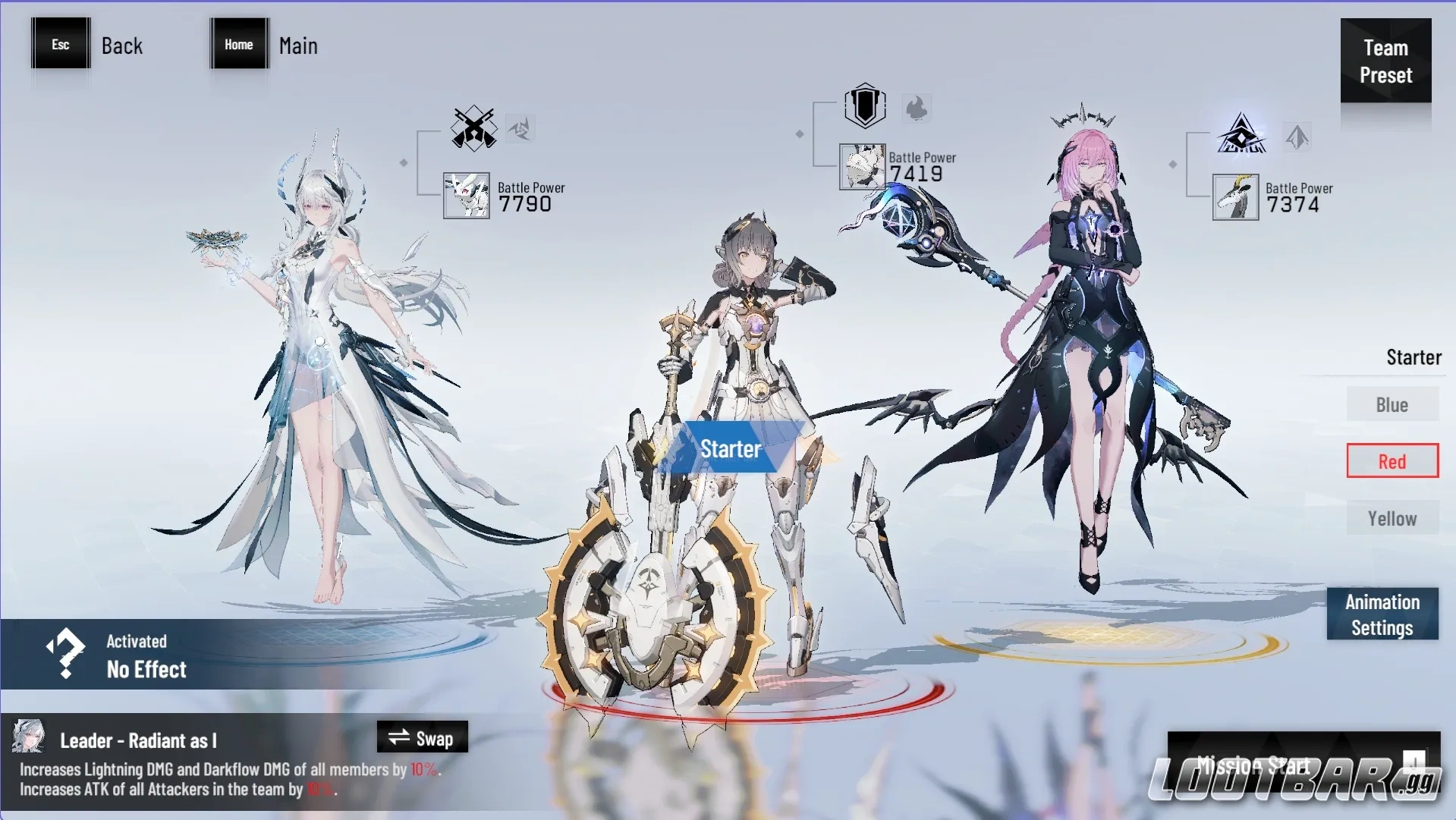Viewport: 1456px width, 820px height.
Task: Click the flame element icon beside the shield emblem
Action: (917, 108)
